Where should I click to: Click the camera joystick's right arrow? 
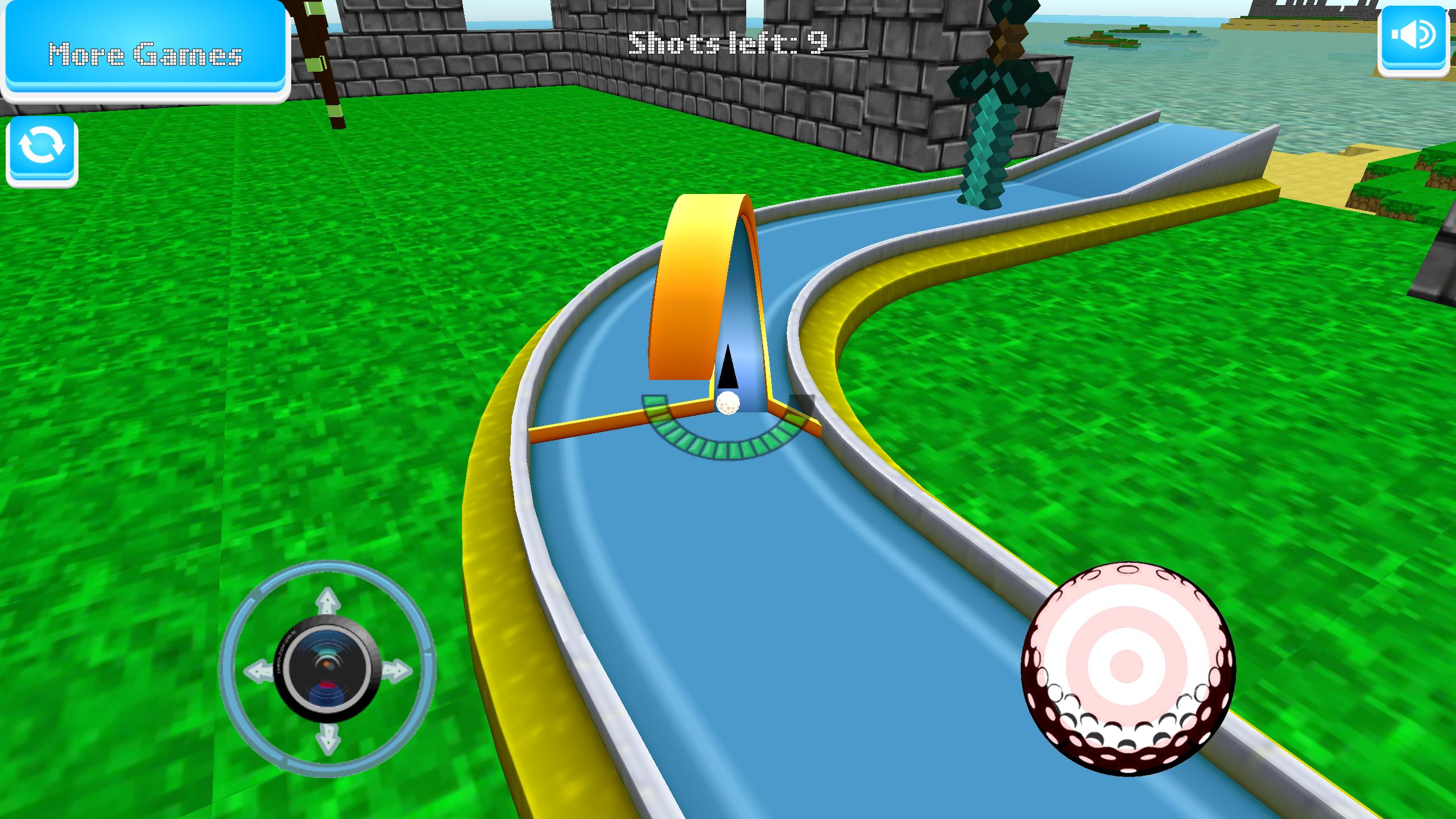coord(396,670)
